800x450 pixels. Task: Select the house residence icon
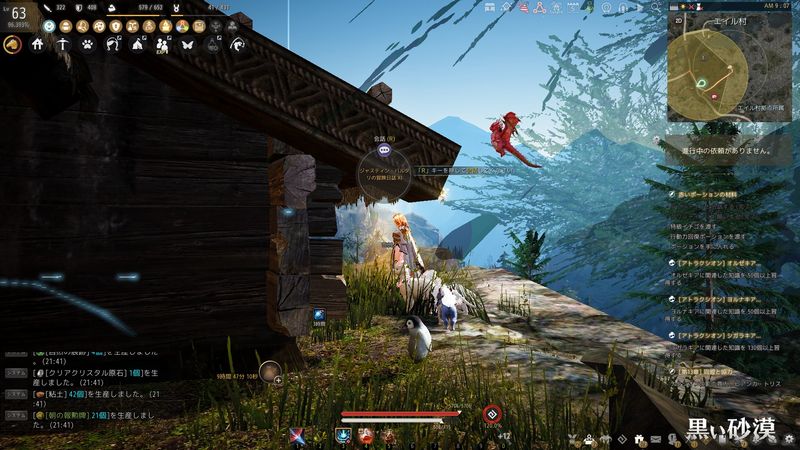tap(38, 45)
